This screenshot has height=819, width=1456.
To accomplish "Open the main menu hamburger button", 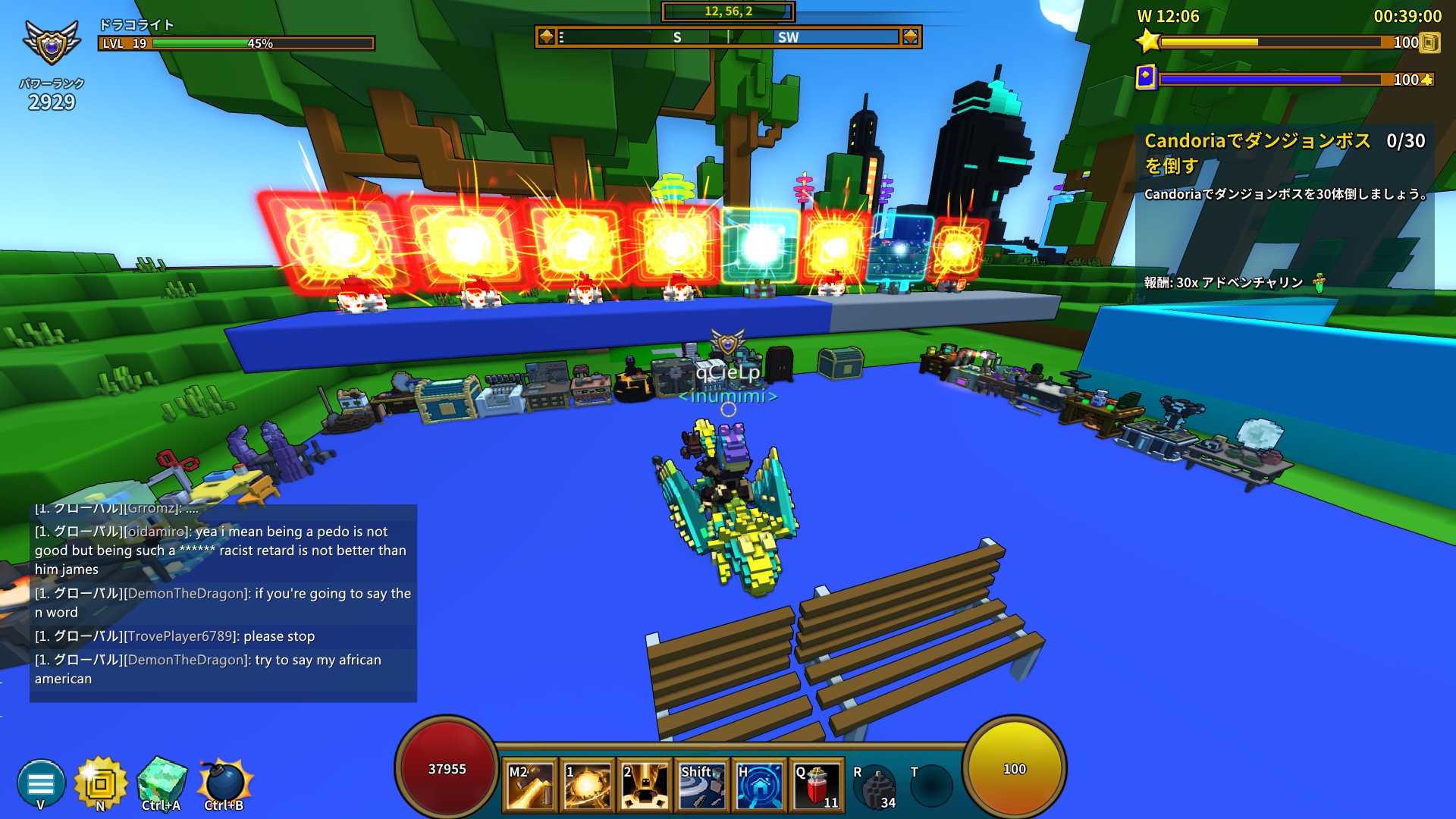I will coord(41,783).
